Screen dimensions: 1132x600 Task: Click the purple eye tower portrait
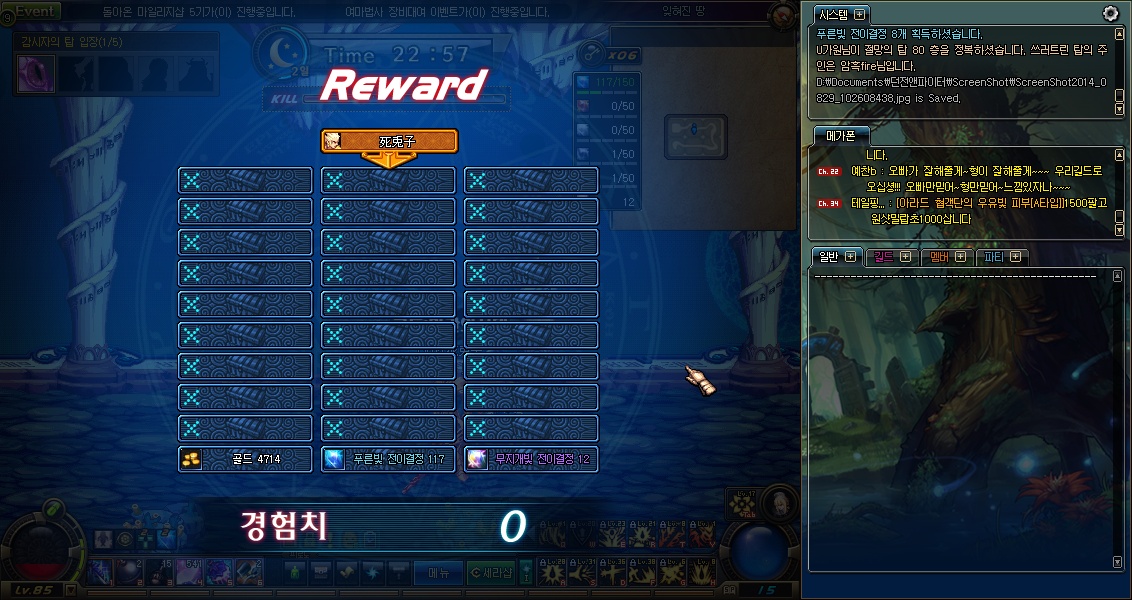pyautogui.click(x=37, y=73)
